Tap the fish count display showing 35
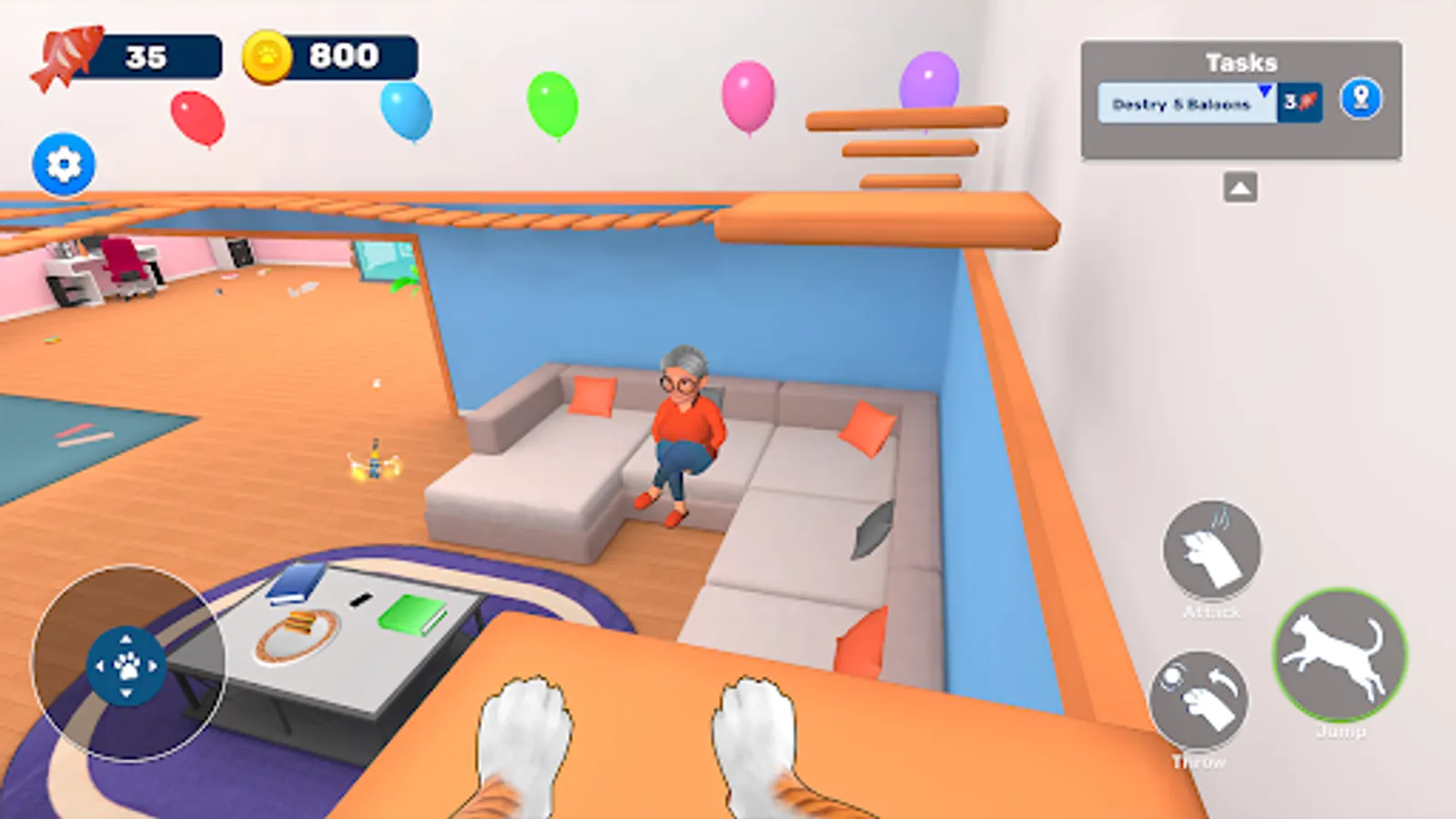Image resolution: width=1456 pixels, height=819 pixels. pos(146,53)
